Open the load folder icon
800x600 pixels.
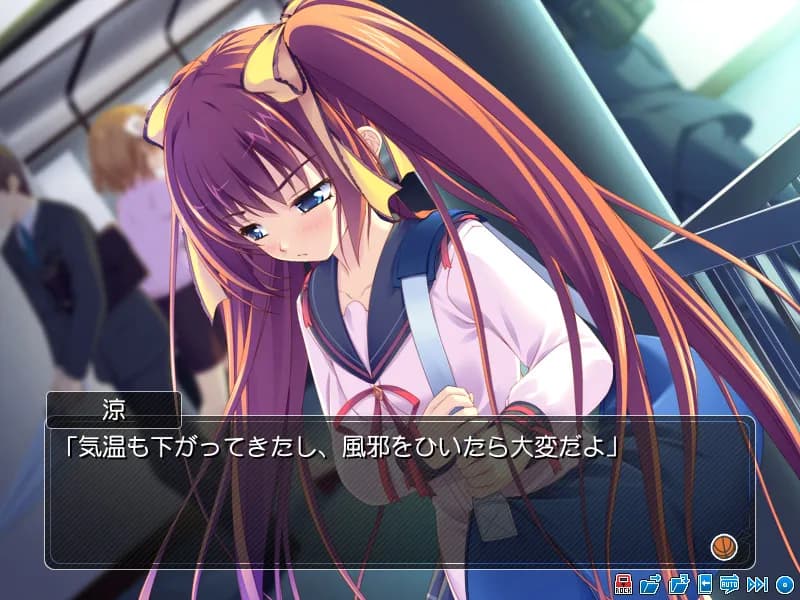[678, 584]
